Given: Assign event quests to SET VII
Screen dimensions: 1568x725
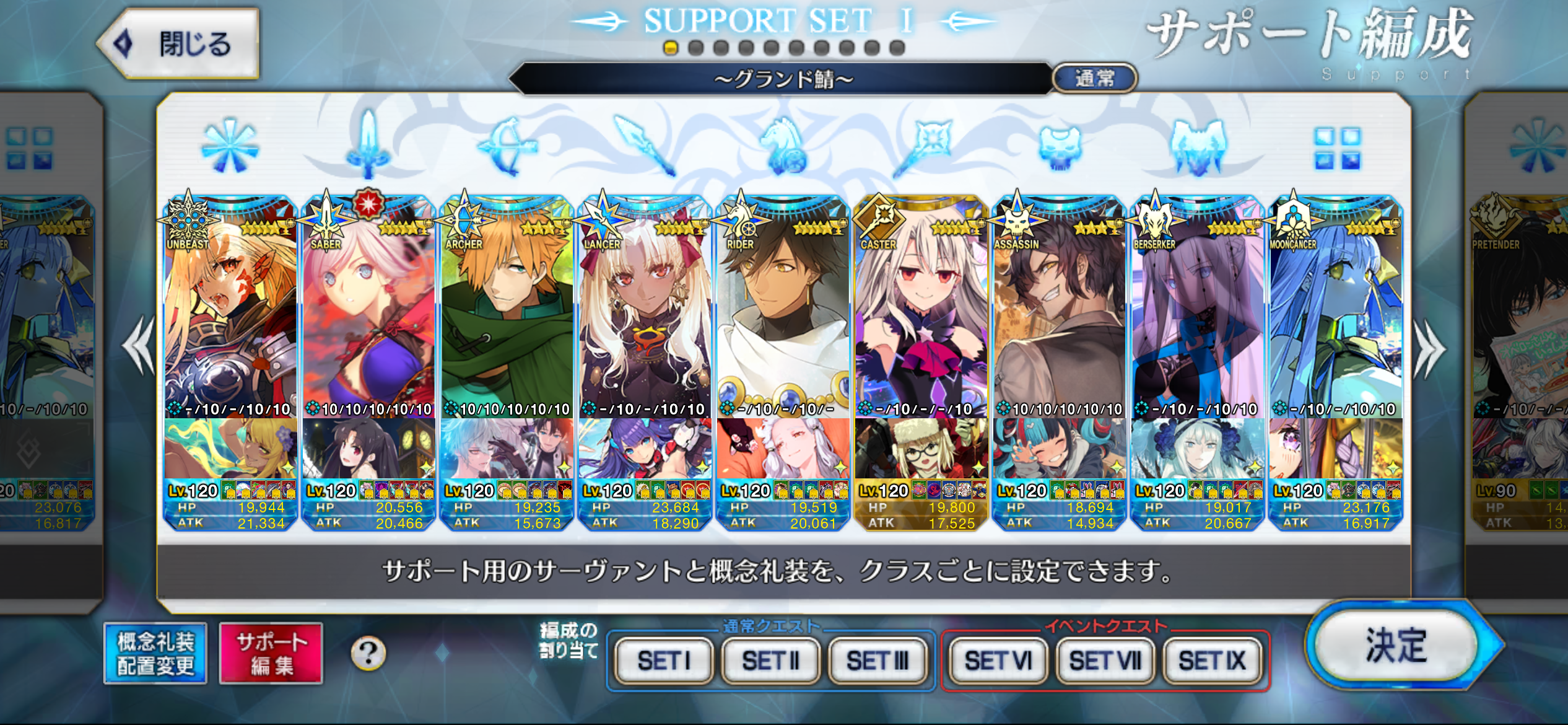Looking at the screenshot, I should [x=1105, y=661].
